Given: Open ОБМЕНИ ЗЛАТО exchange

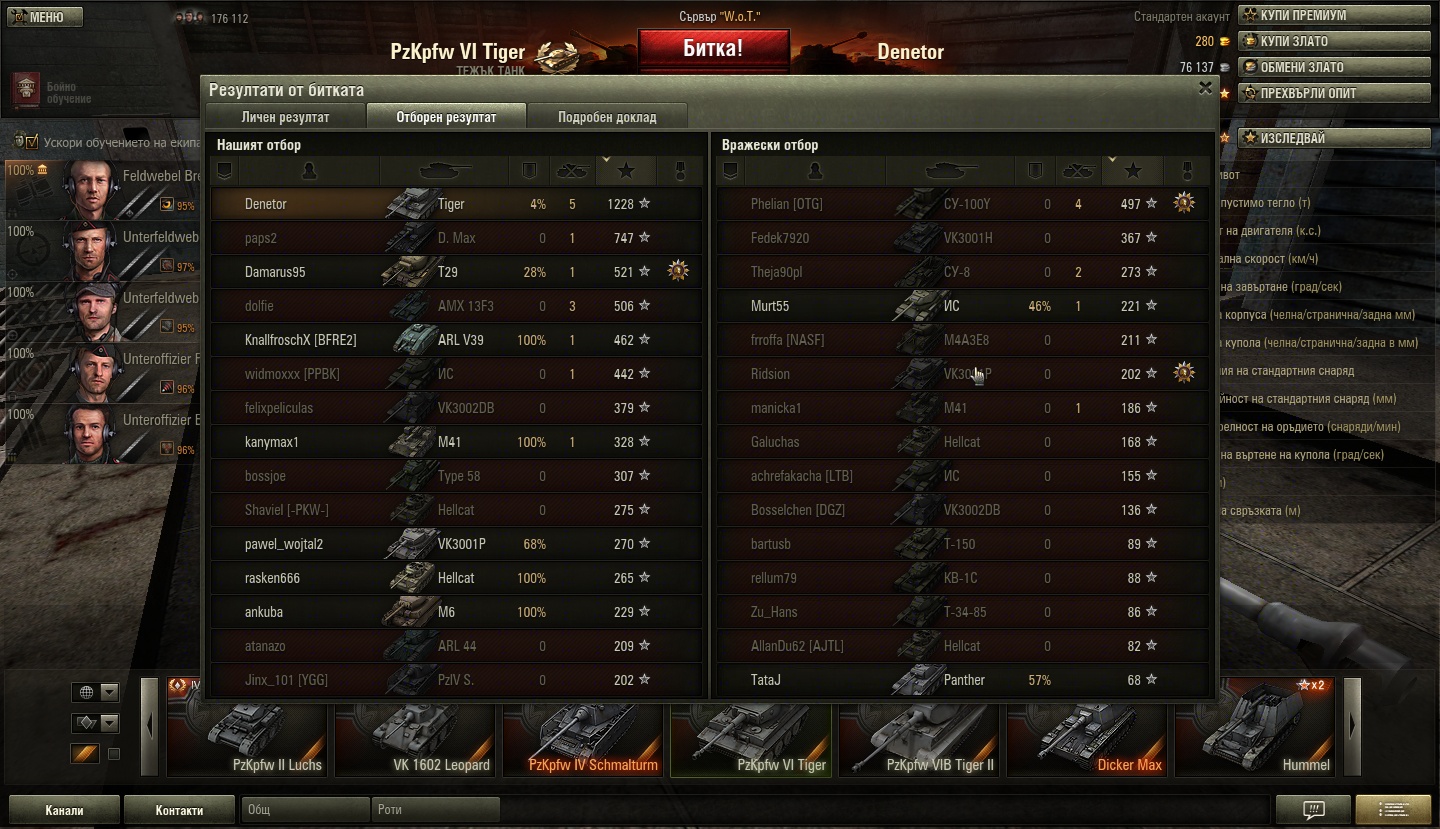Looking at the screenshot, I should coord(1334,67).
